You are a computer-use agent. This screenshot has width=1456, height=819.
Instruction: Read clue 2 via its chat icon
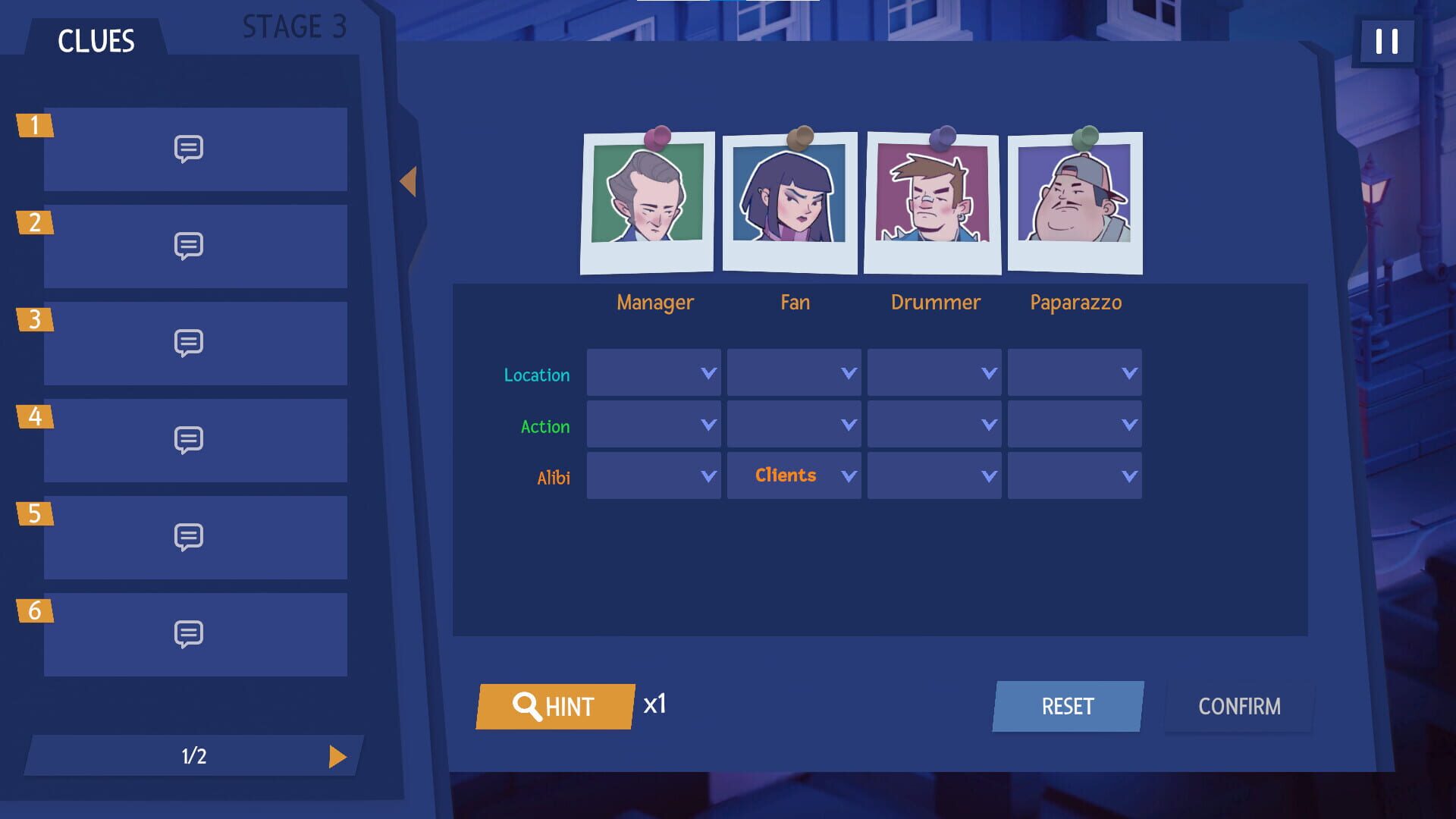pyautogui.click(x=190, y=246)
